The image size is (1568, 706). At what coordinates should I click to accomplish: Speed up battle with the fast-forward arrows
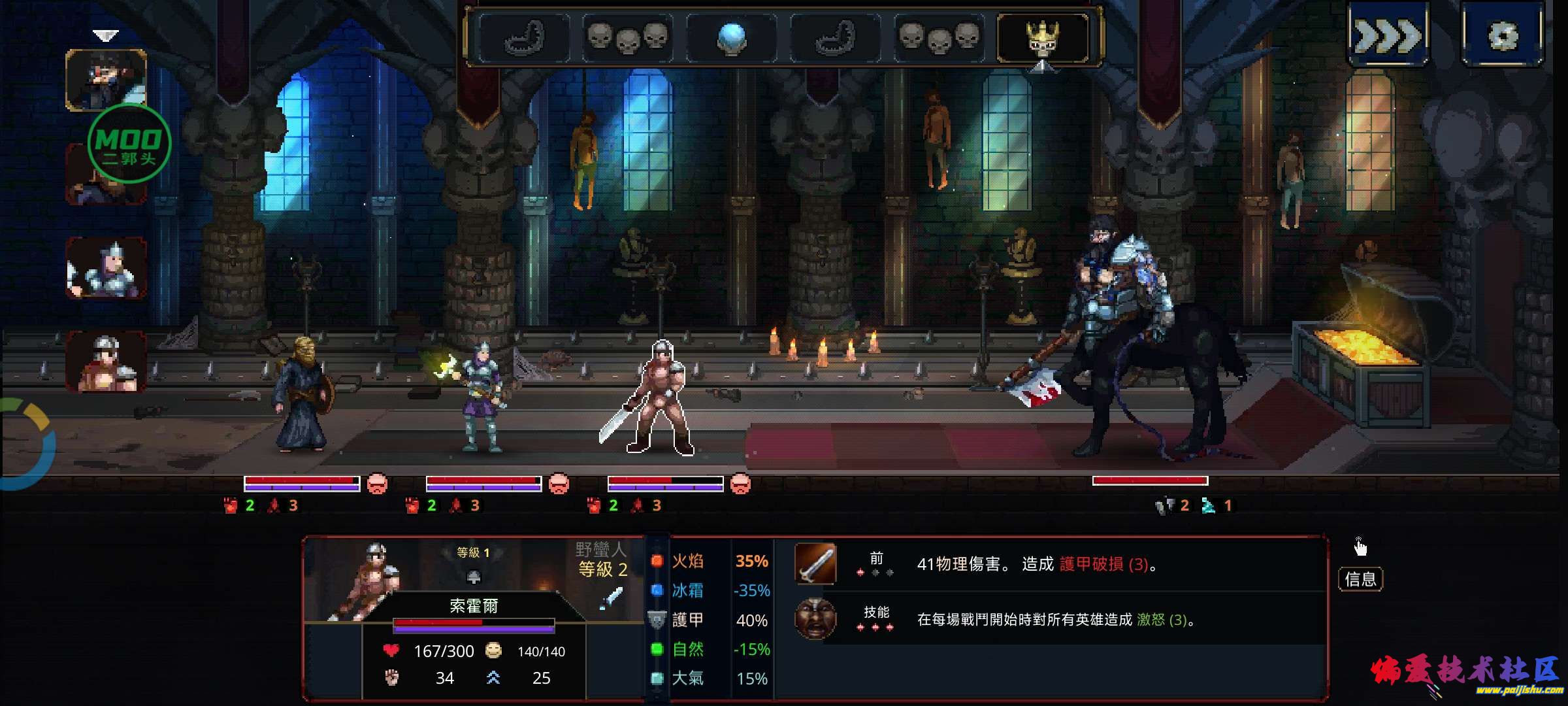pyautogui.click(x=1388, y=35)
